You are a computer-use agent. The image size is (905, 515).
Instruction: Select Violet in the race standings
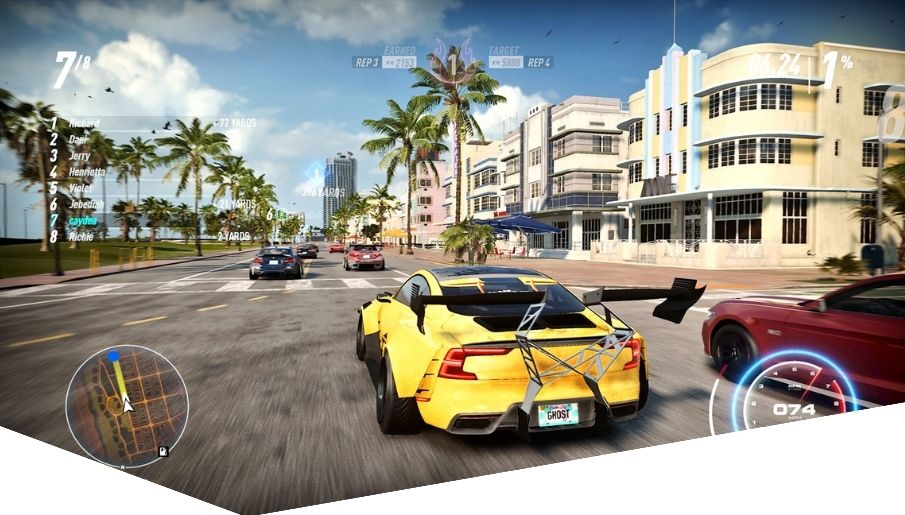(x=82, y=187)
